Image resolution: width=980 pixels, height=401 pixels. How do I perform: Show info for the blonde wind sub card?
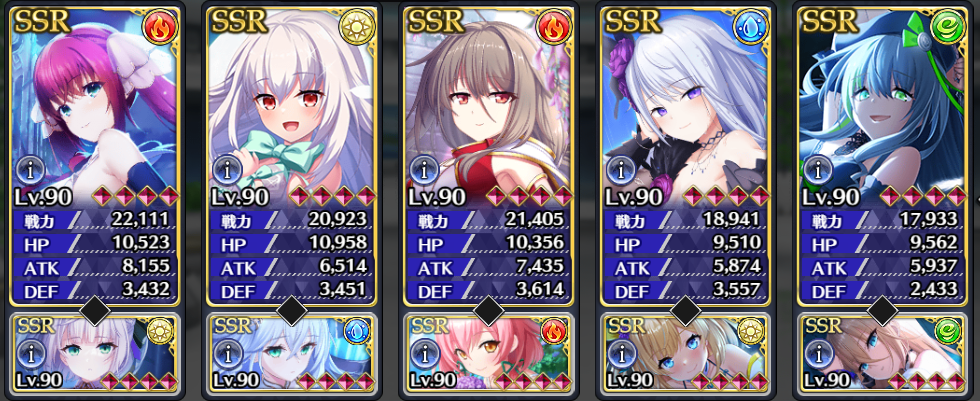tap(816, 352)
